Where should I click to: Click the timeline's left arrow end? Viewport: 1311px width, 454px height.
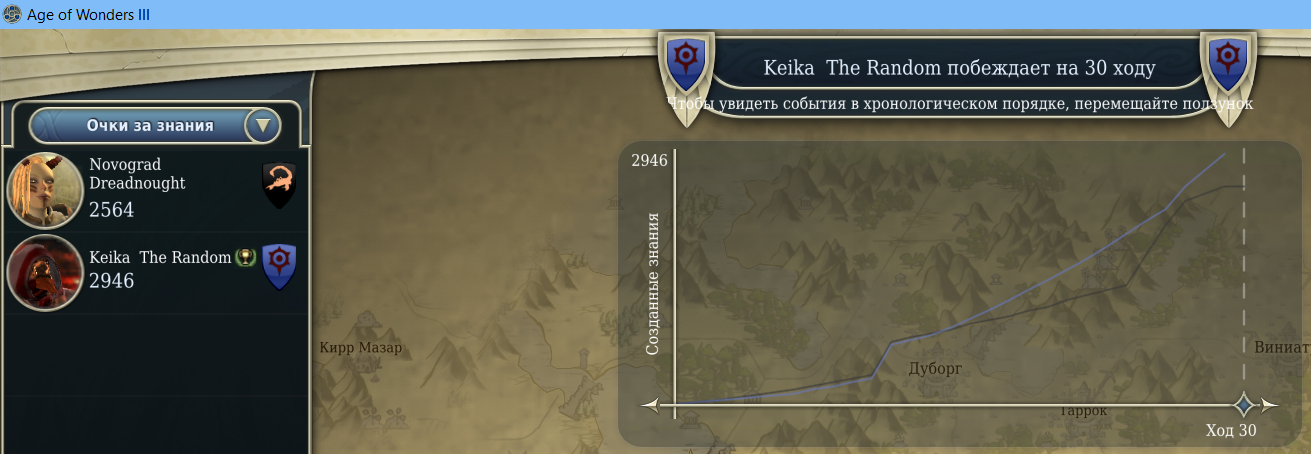click(x=651, y=405)
